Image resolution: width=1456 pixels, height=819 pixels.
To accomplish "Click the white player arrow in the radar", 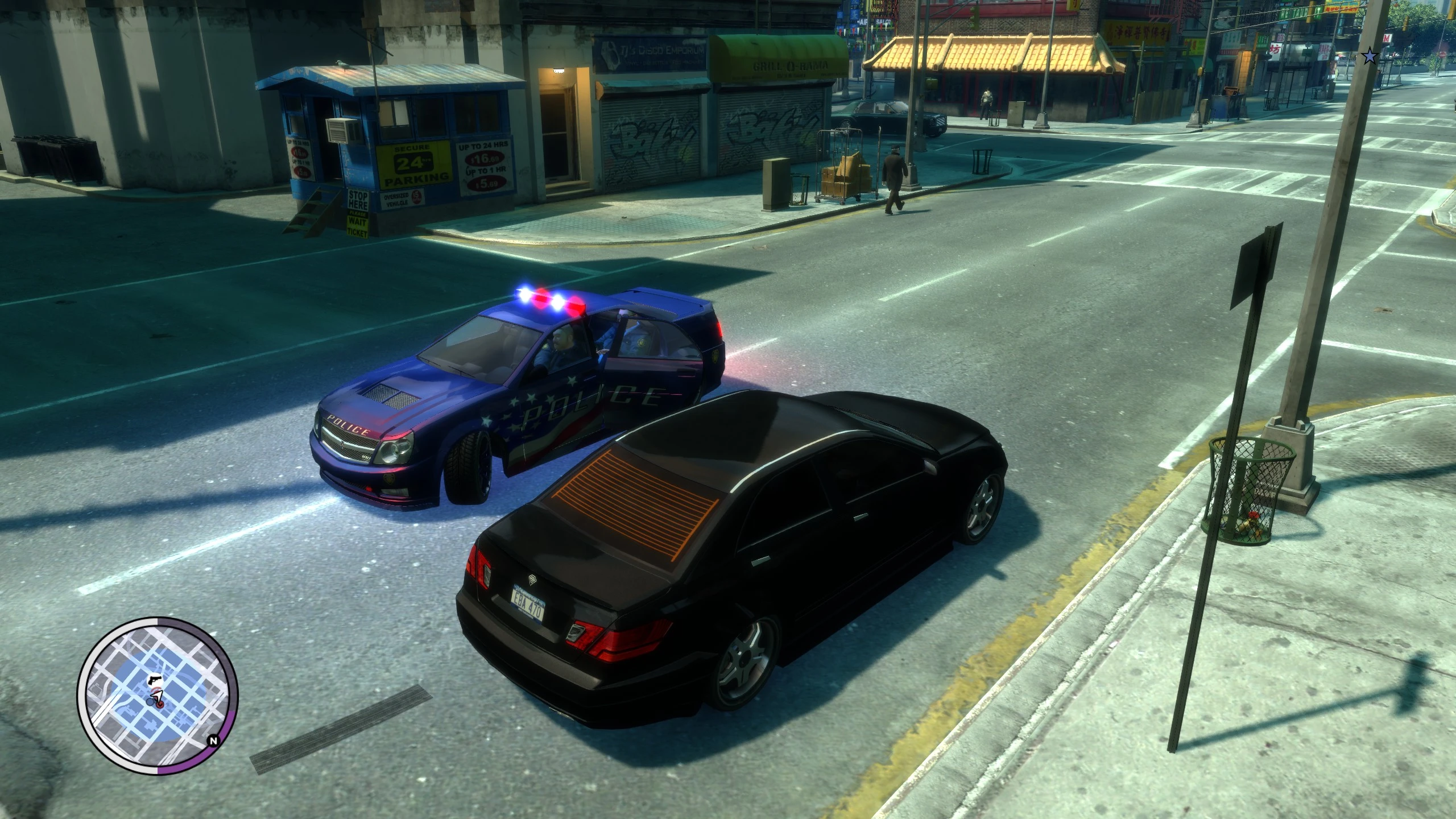I will 158,696.
